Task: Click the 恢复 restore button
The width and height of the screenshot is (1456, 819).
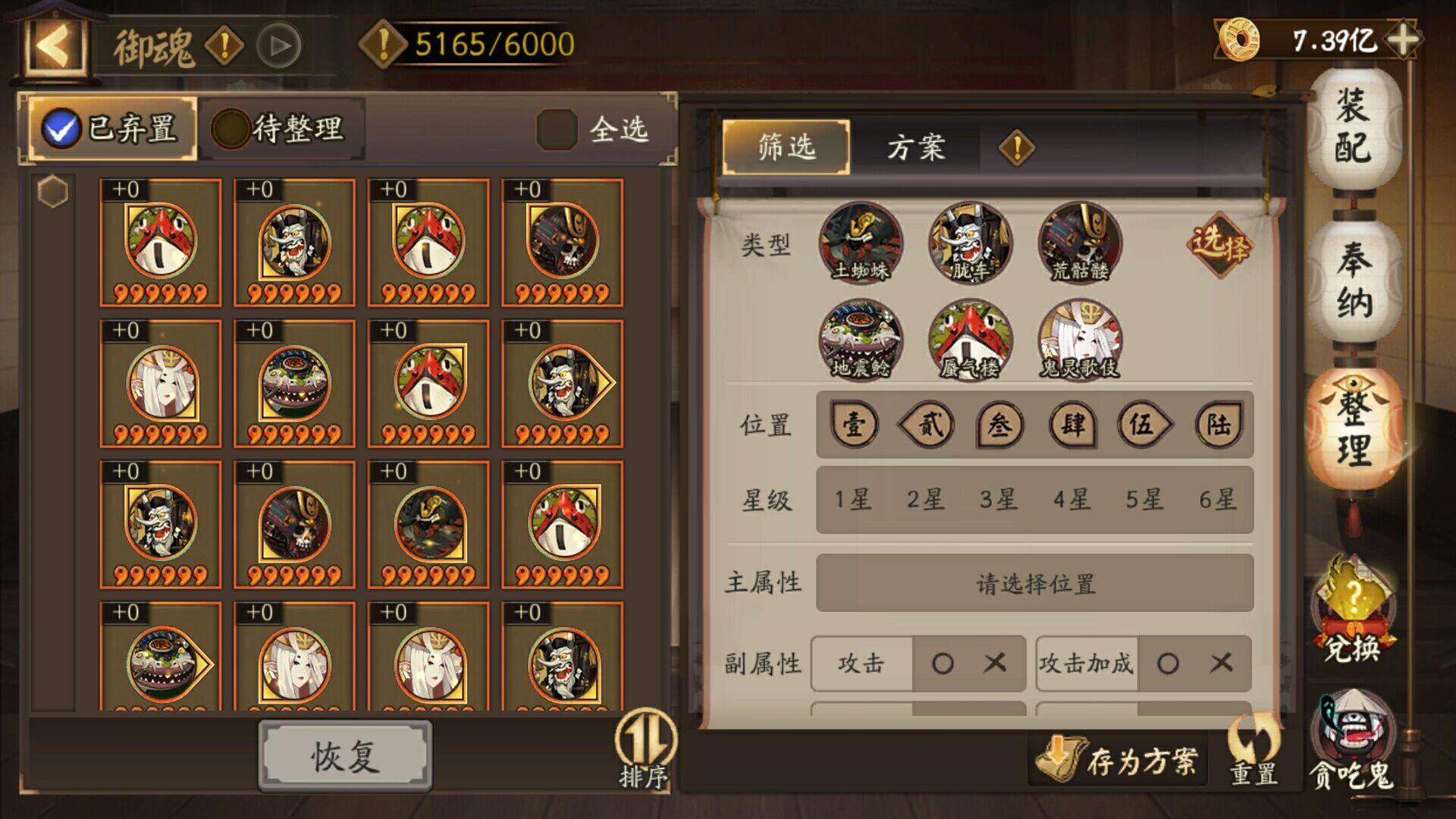Action: point(345,756)
